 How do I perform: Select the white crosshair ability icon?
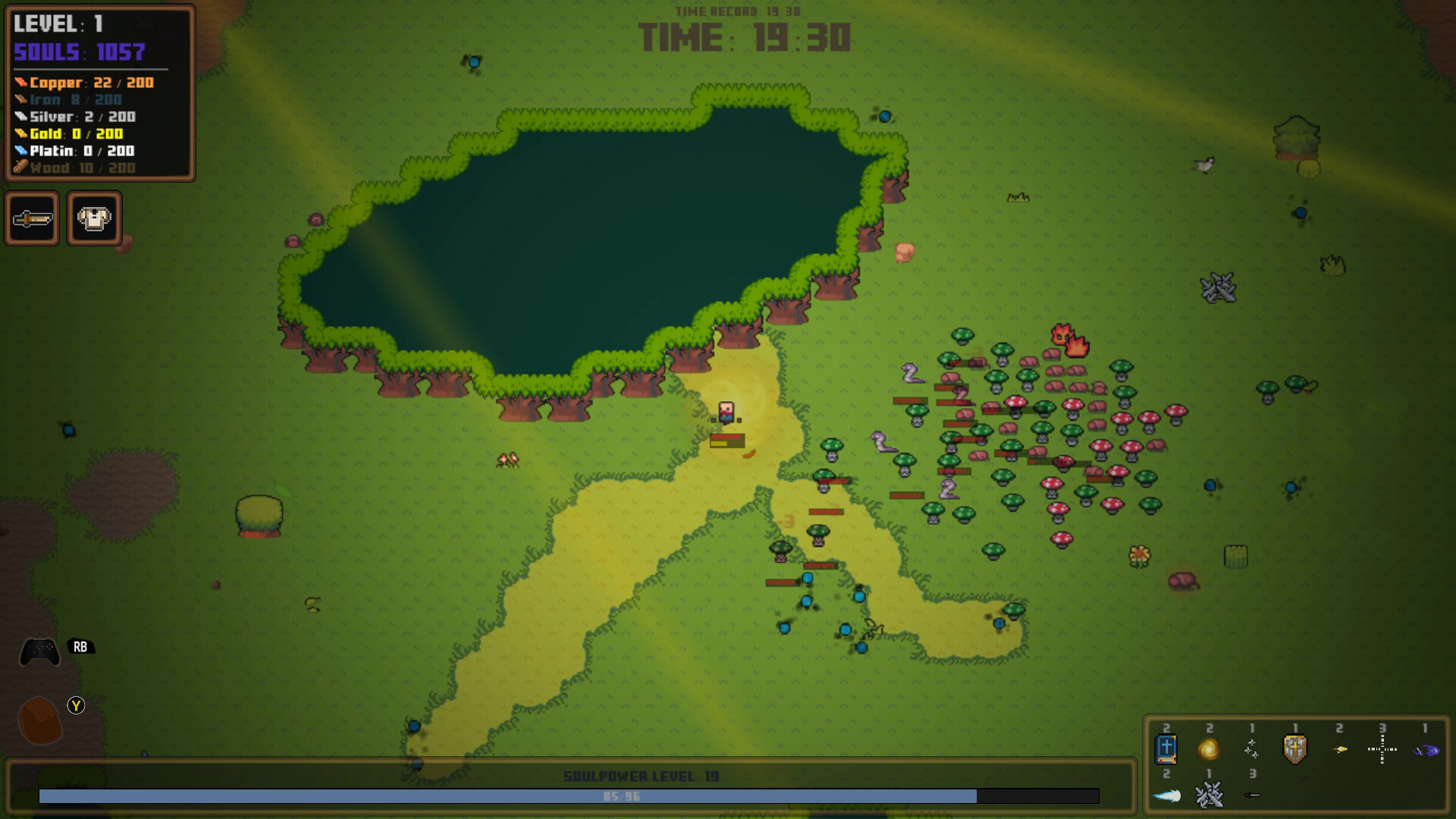click(1382, 749)
